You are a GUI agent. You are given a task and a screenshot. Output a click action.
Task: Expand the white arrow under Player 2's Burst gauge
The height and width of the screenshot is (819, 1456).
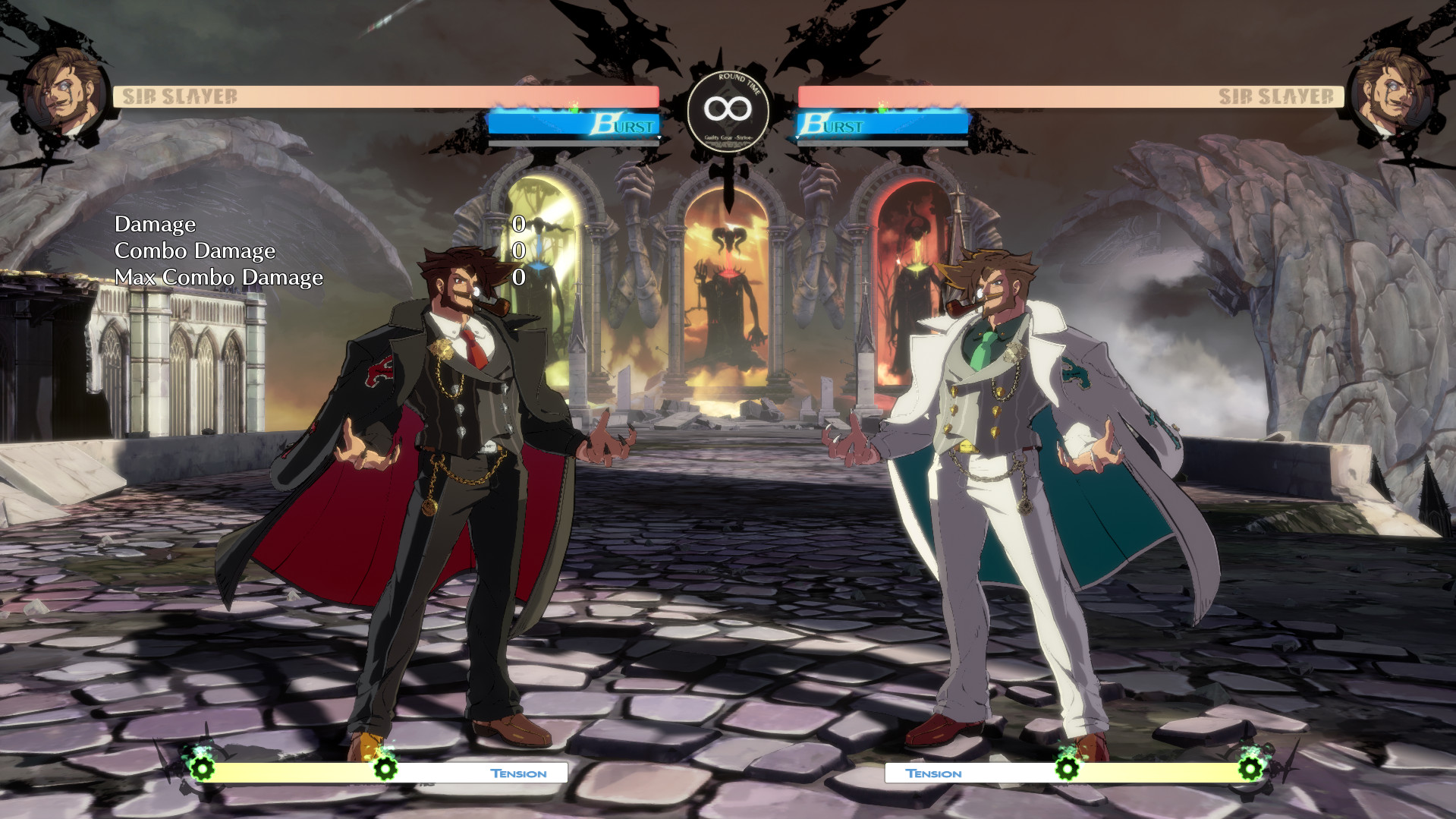797,137
